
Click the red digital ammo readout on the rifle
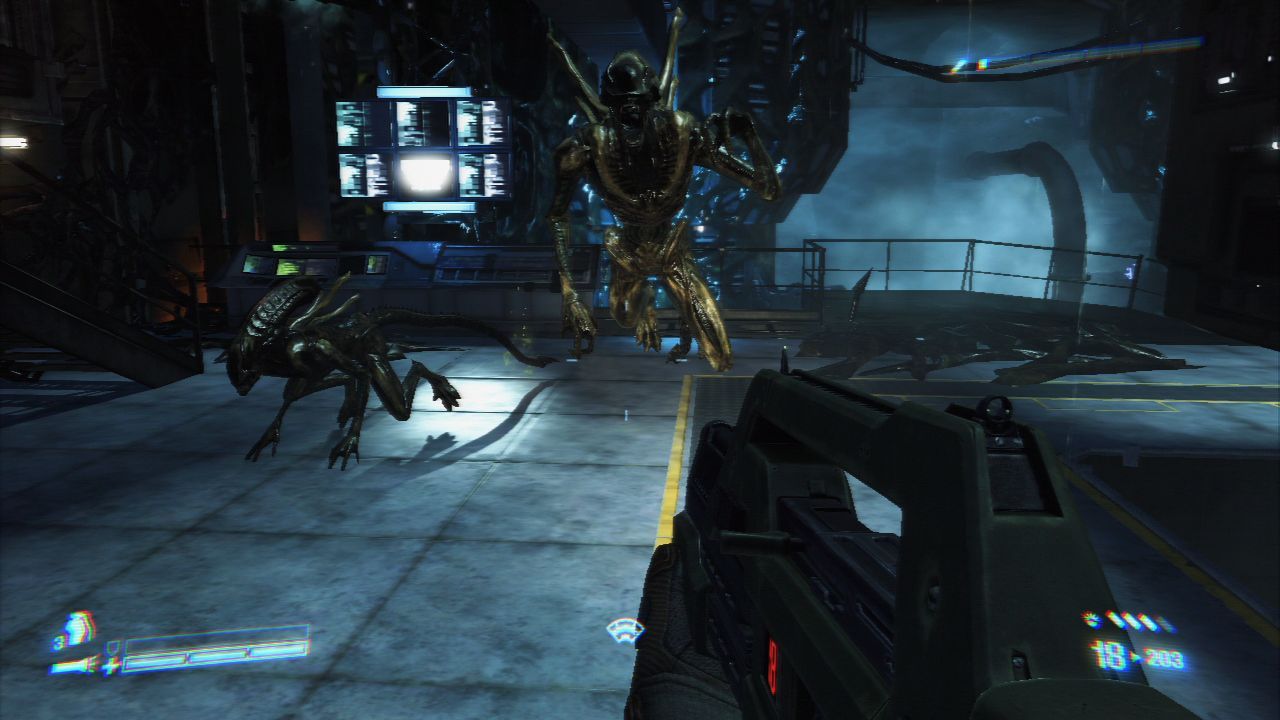click(773, 664)
